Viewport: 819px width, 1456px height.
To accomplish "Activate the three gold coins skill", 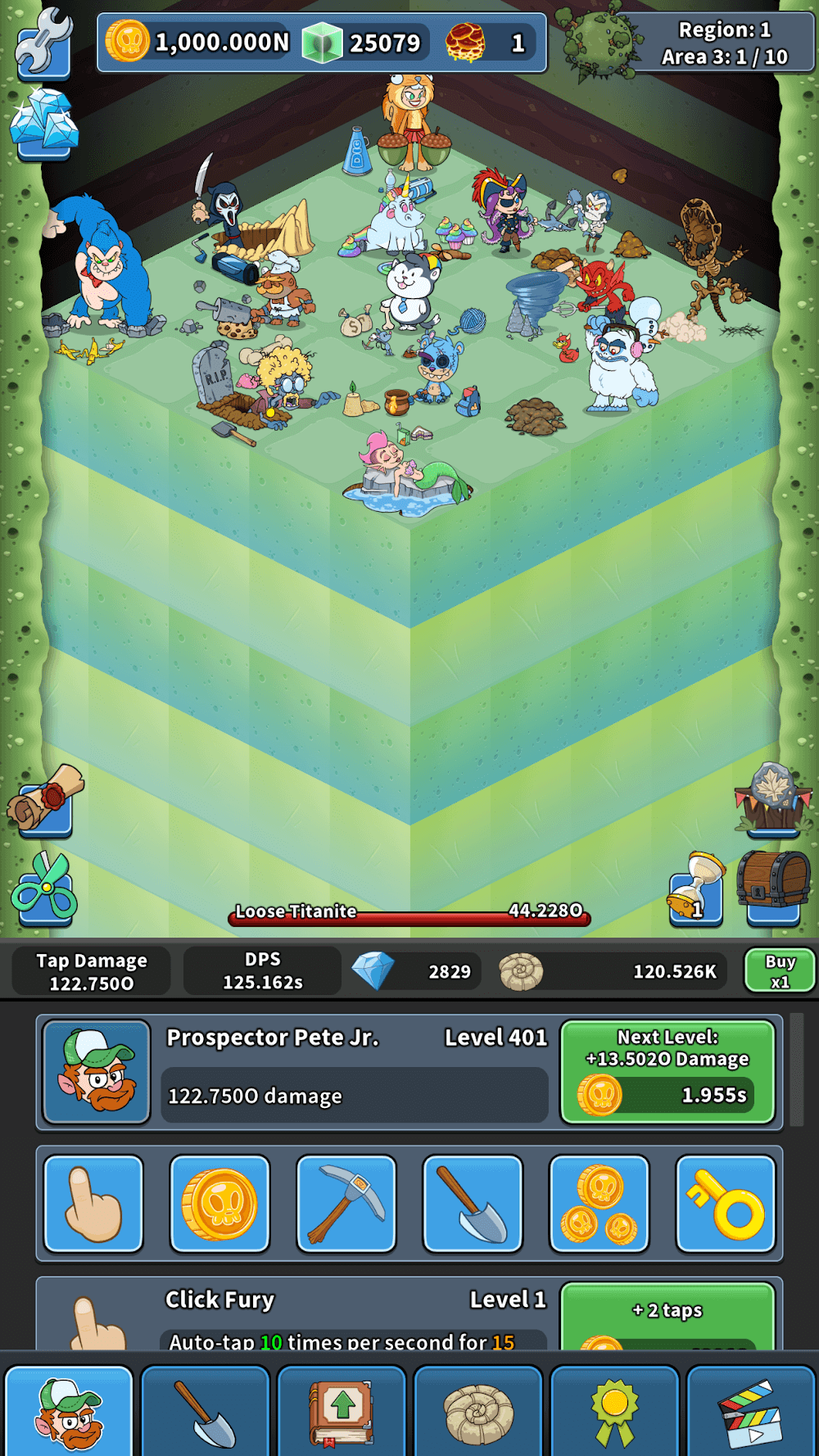I will coord(600,1204).
